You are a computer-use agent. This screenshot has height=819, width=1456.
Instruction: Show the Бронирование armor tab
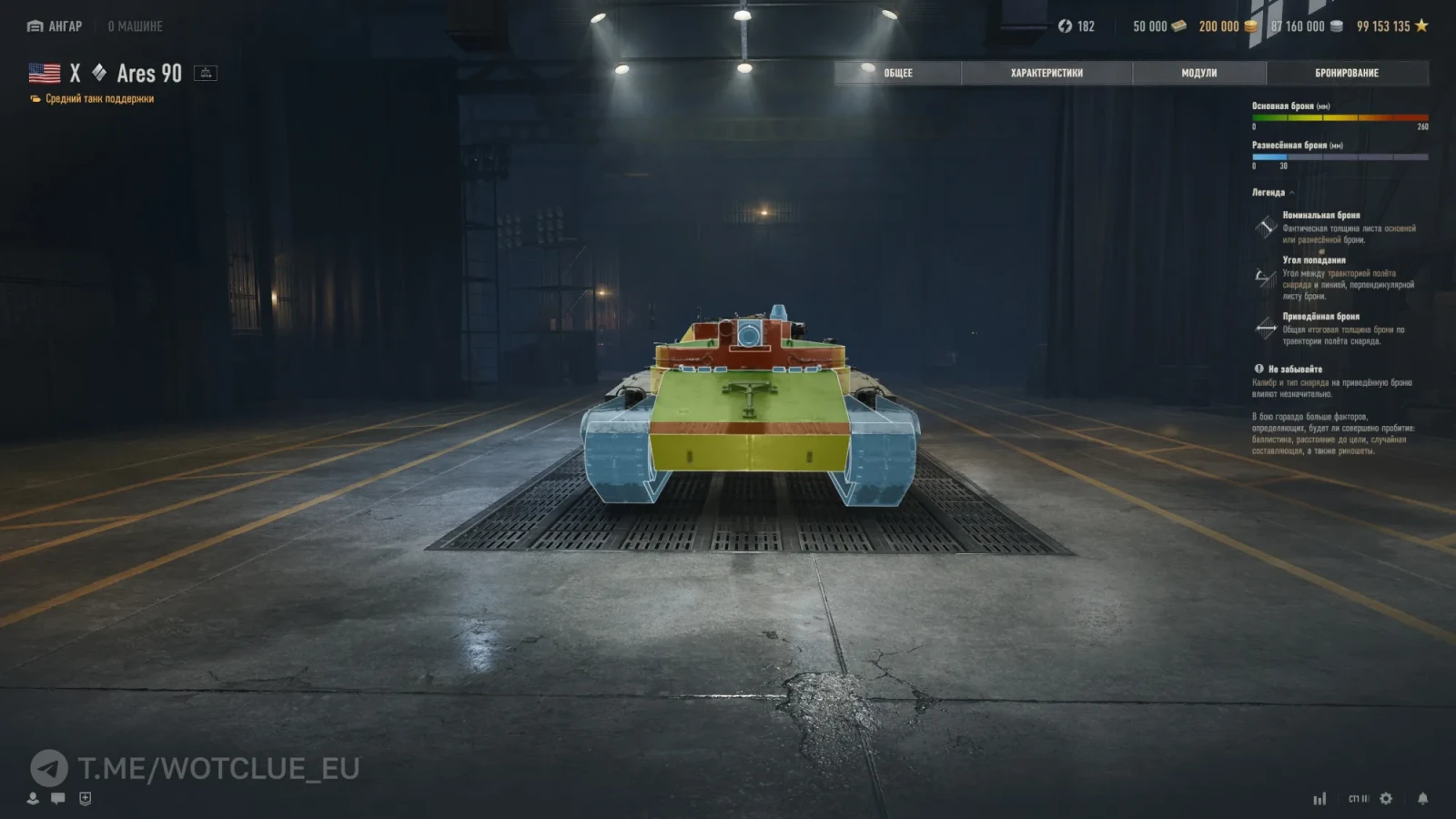click(1347, 73)
